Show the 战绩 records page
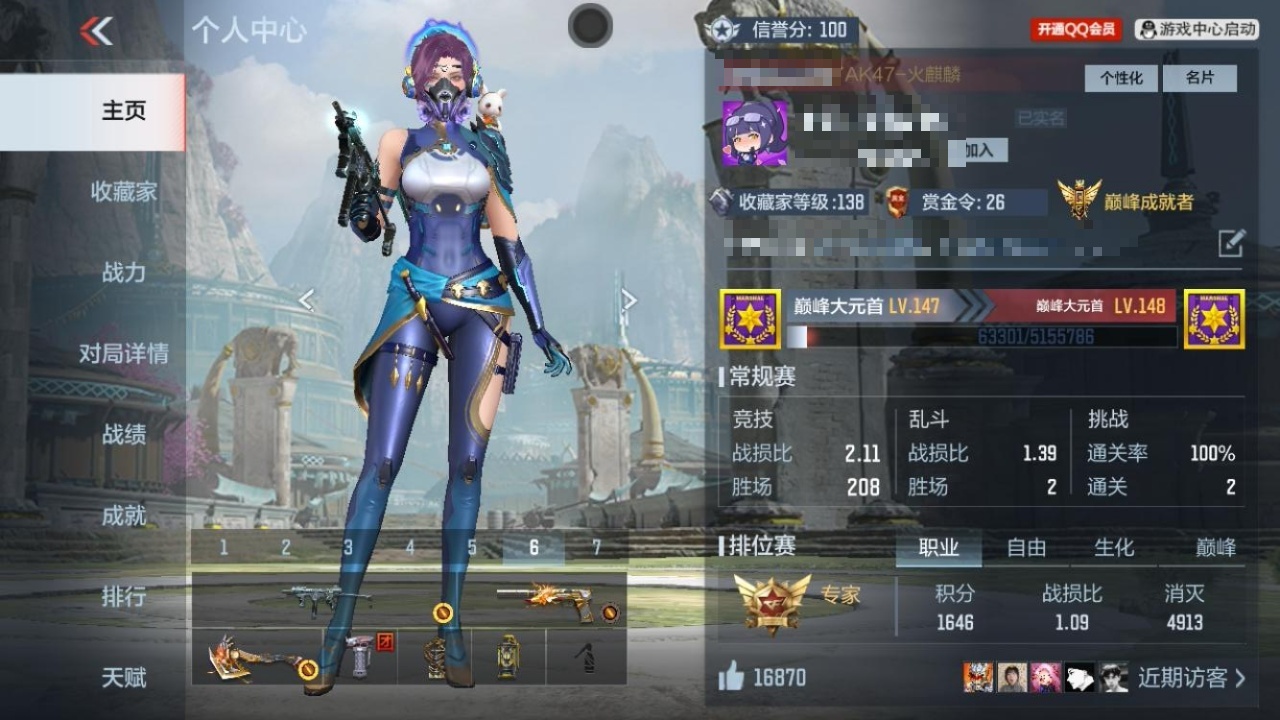1280x720 pixels. point(124,434)
